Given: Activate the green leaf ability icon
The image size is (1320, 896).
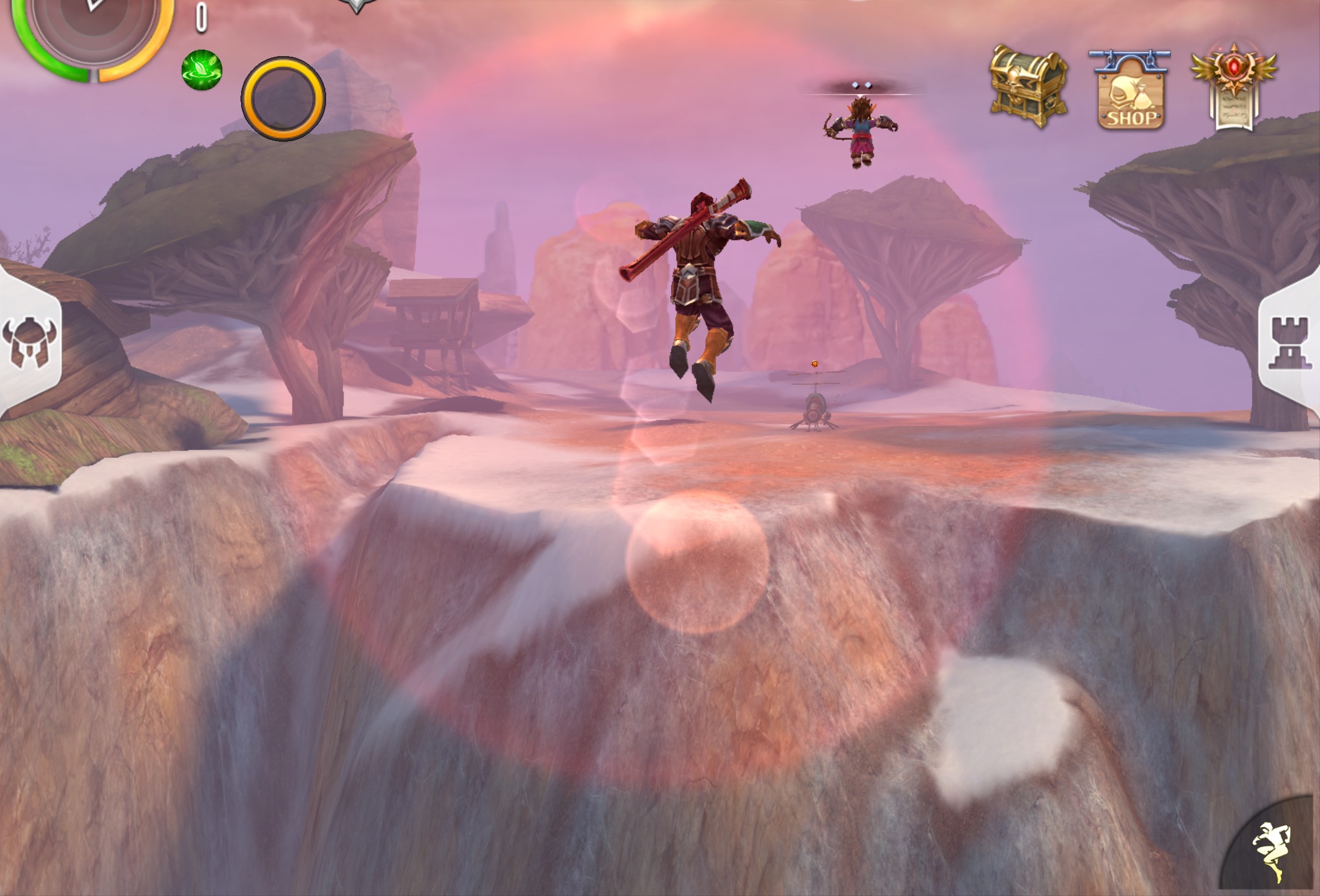Looking at the screenshot, I should point(202,70).
